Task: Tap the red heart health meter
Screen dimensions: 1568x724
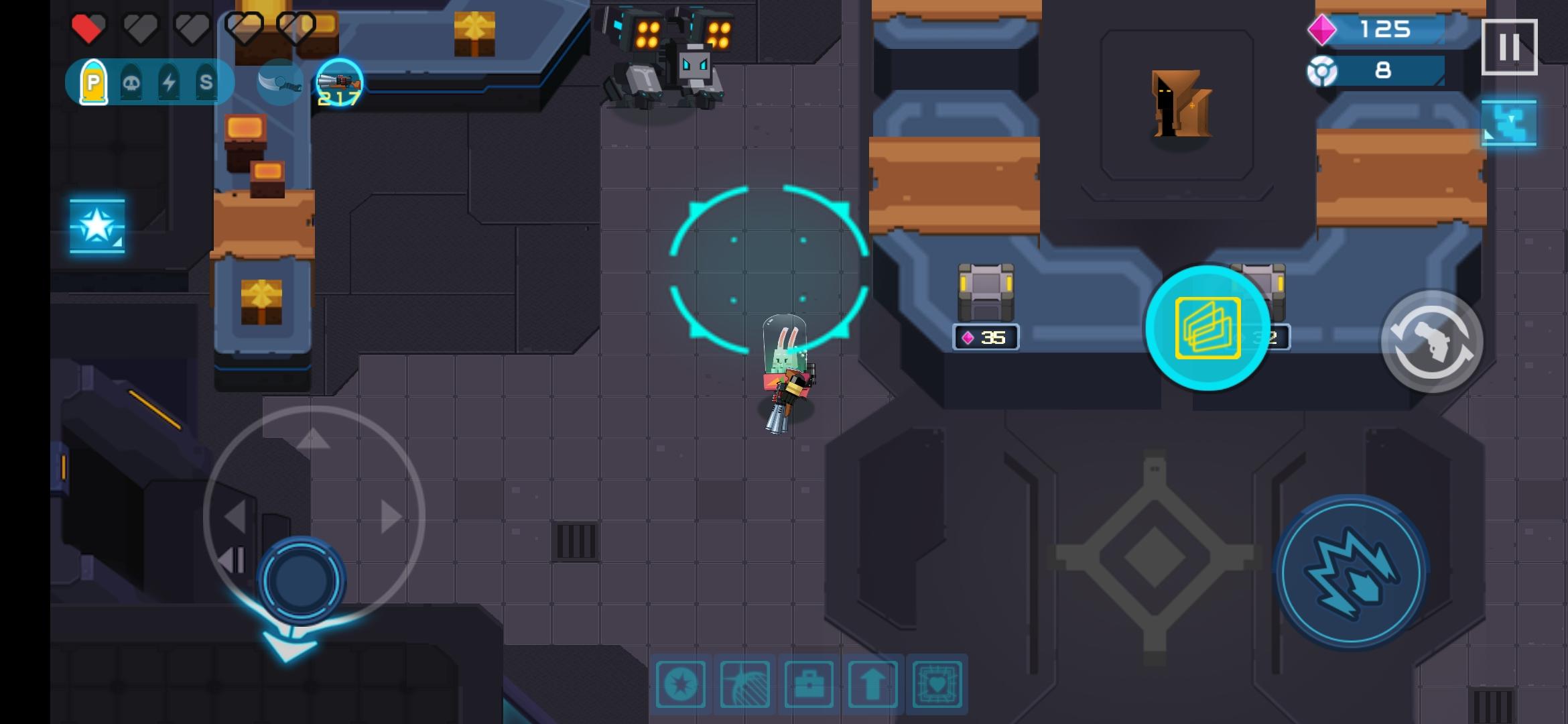Action: (x=87, y=28)
